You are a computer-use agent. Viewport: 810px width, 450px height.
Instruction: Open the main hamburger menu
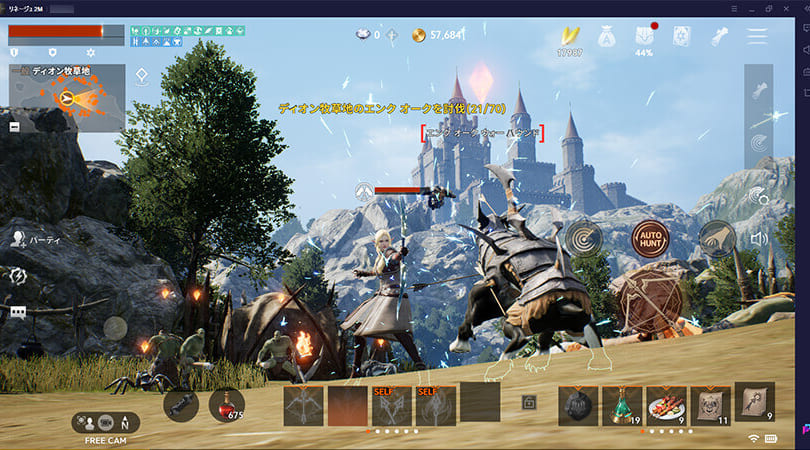[757, 36]
